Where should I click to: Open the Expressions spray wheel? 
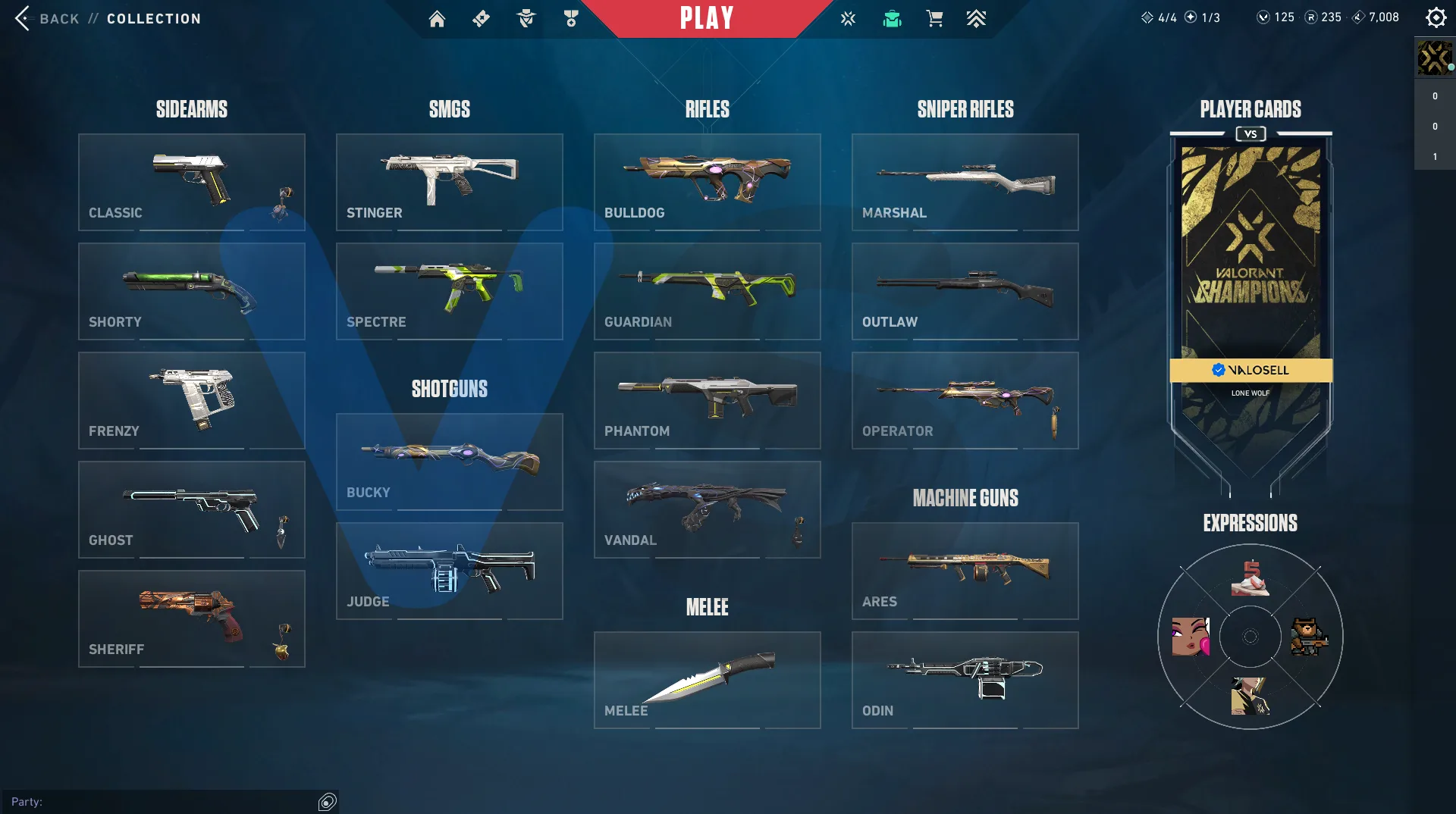coord(1250,637)
